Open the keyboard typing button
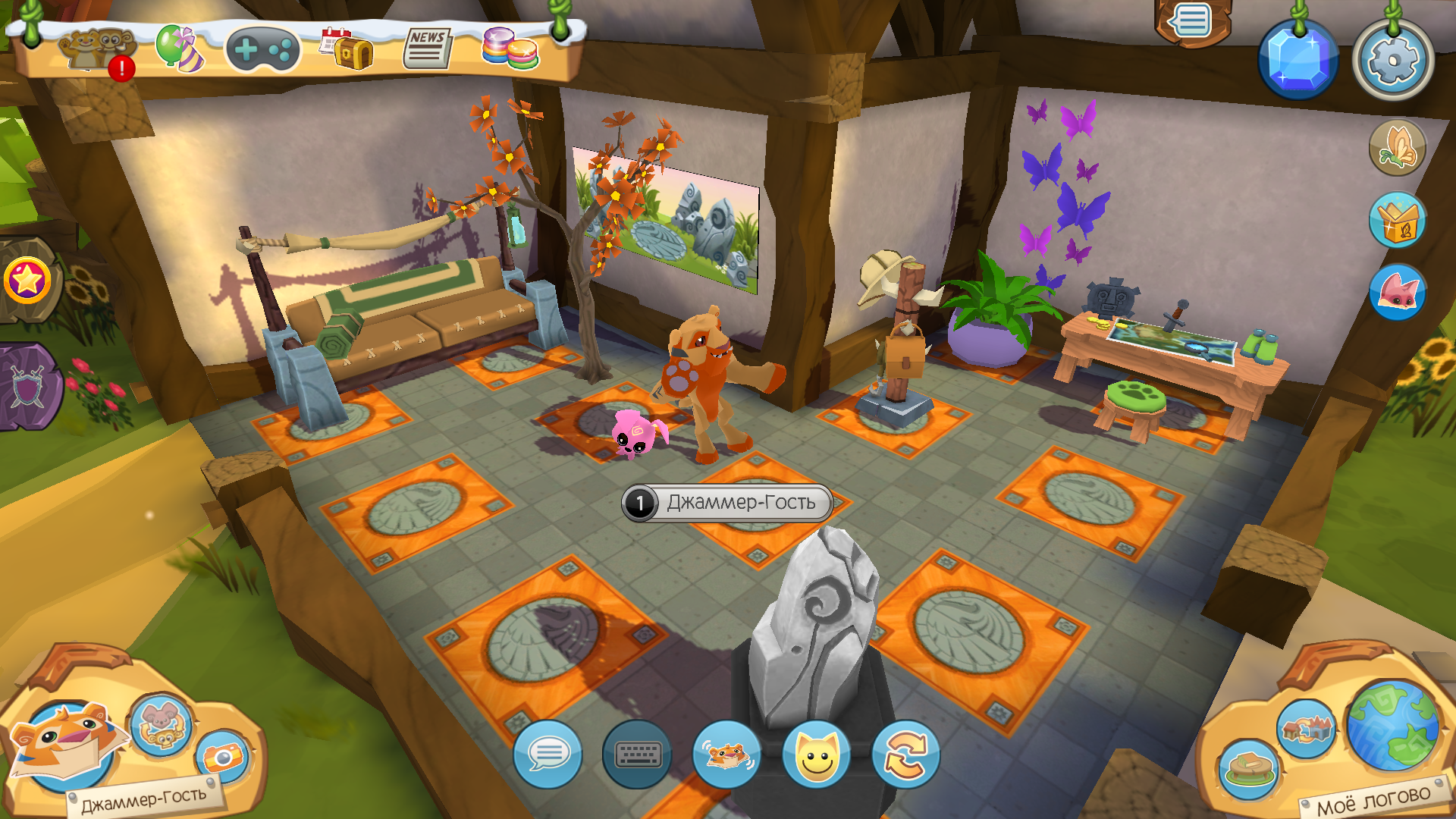 637,755
